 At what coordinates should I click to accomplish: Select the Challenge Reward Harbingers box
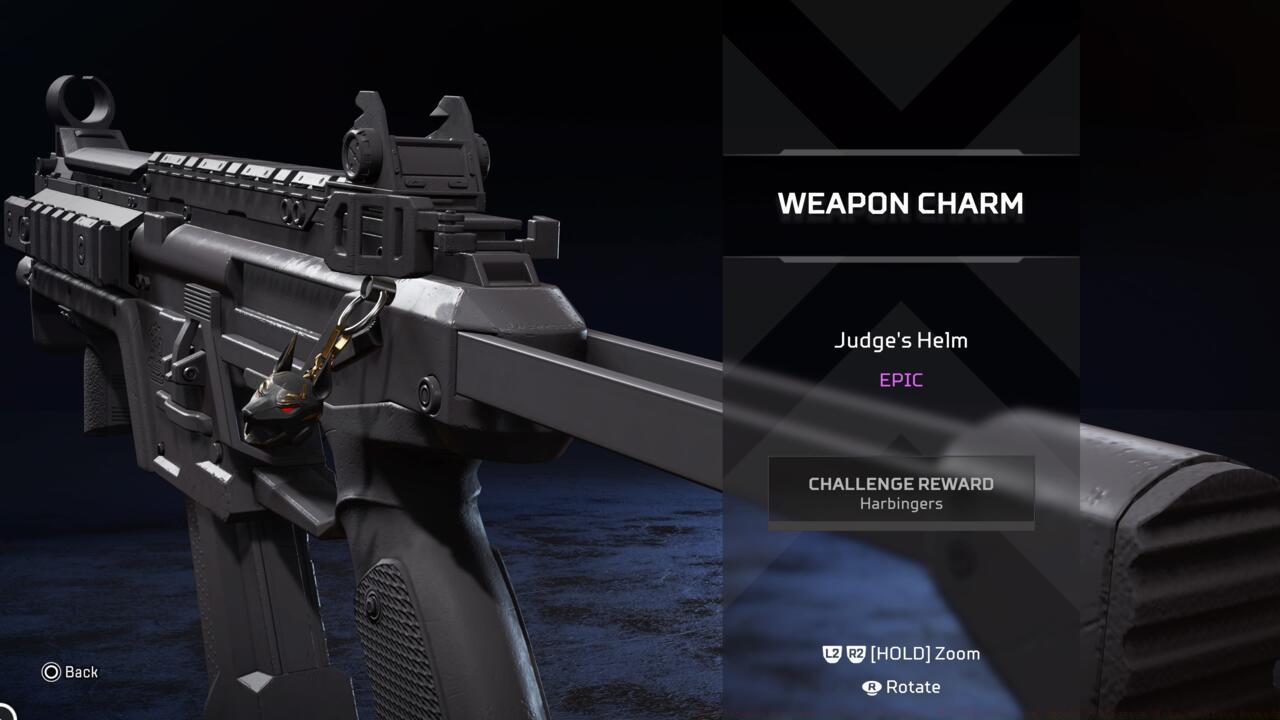pyautogui.click(x=900, y=492)
